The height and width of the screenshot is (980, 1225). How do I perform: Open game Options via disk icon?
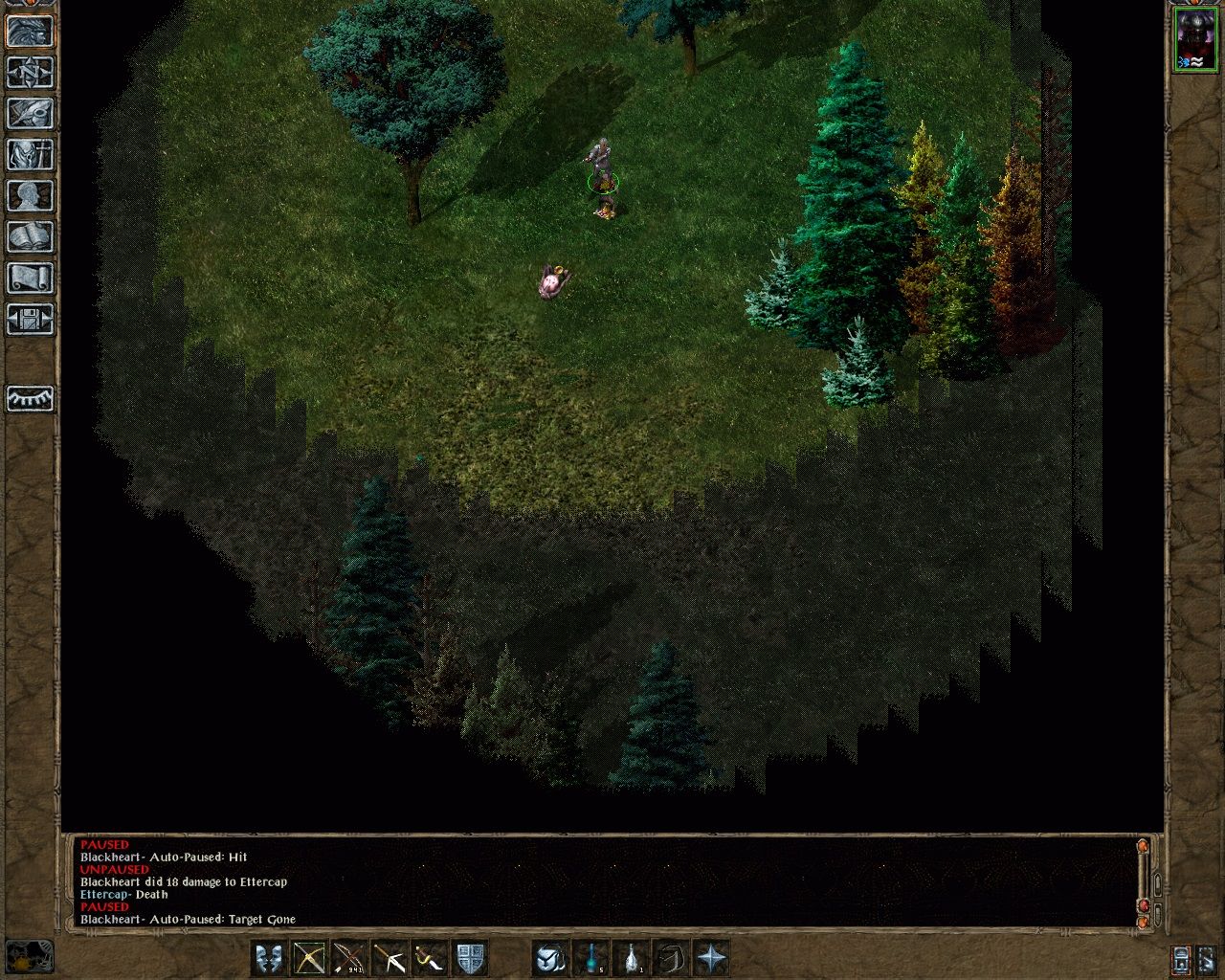click(29, 320)
